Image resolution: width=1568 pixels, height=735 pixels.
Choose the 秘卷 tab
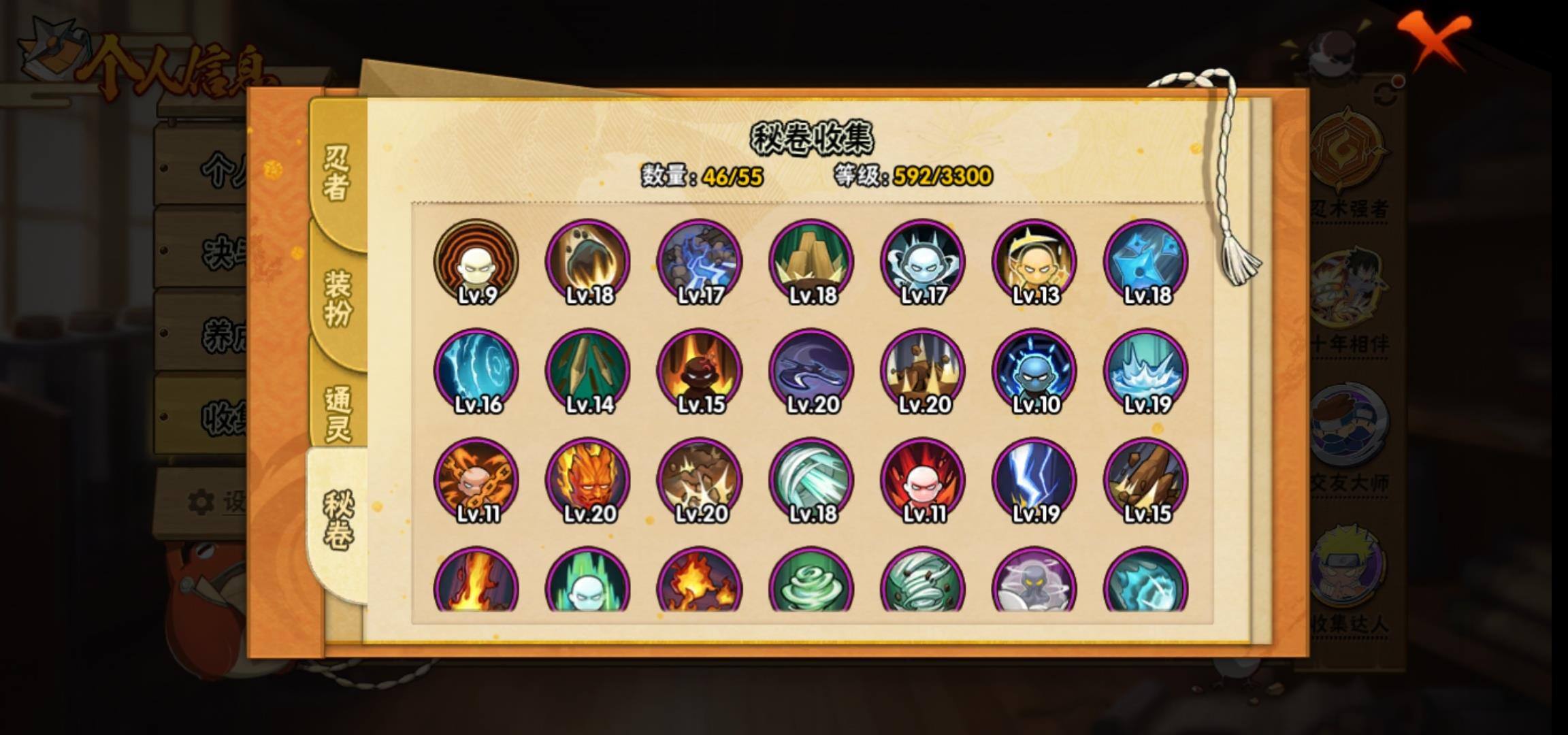(338, 521)
